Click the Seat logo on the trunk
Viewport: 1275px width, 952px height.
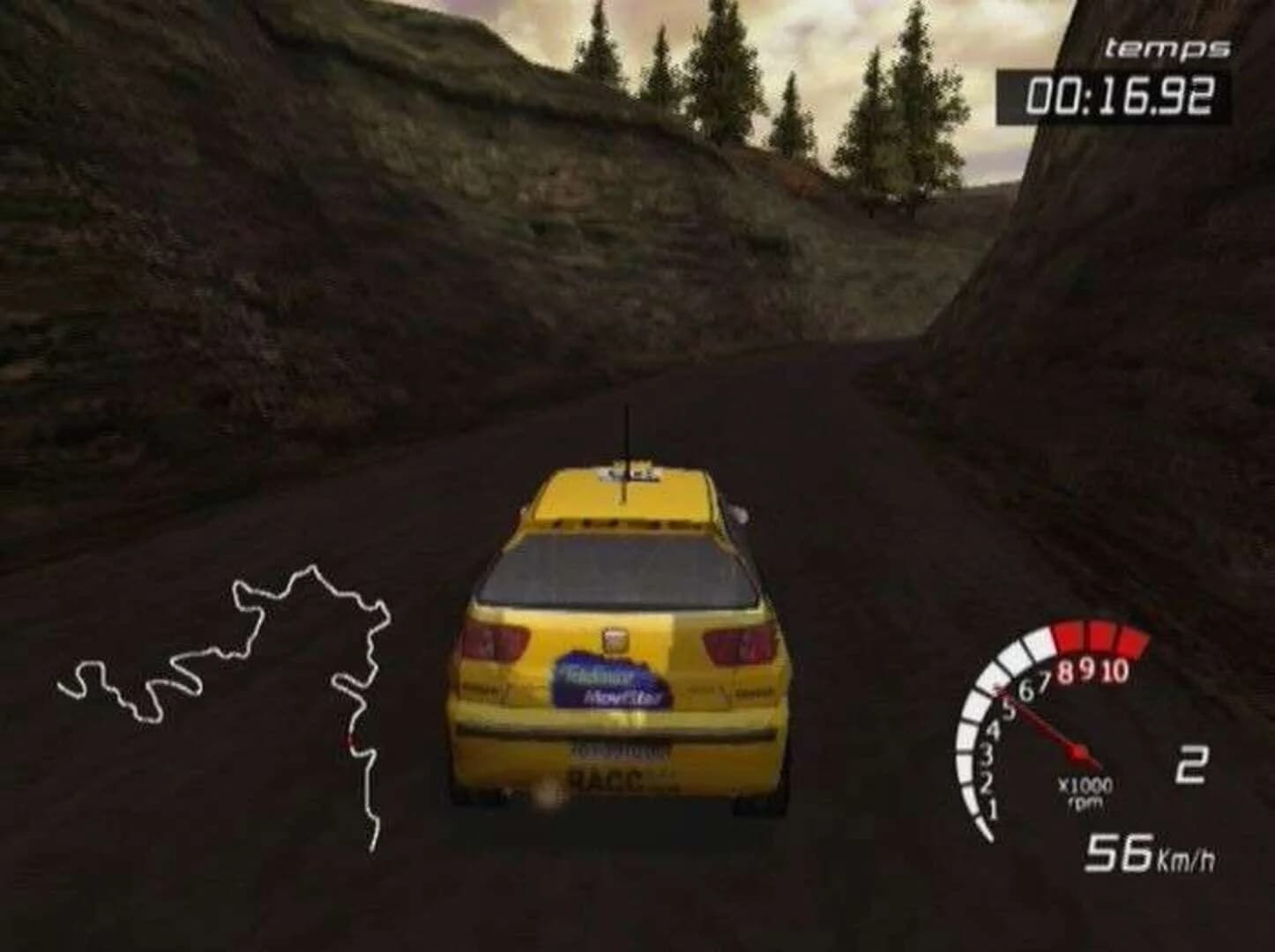615,641
